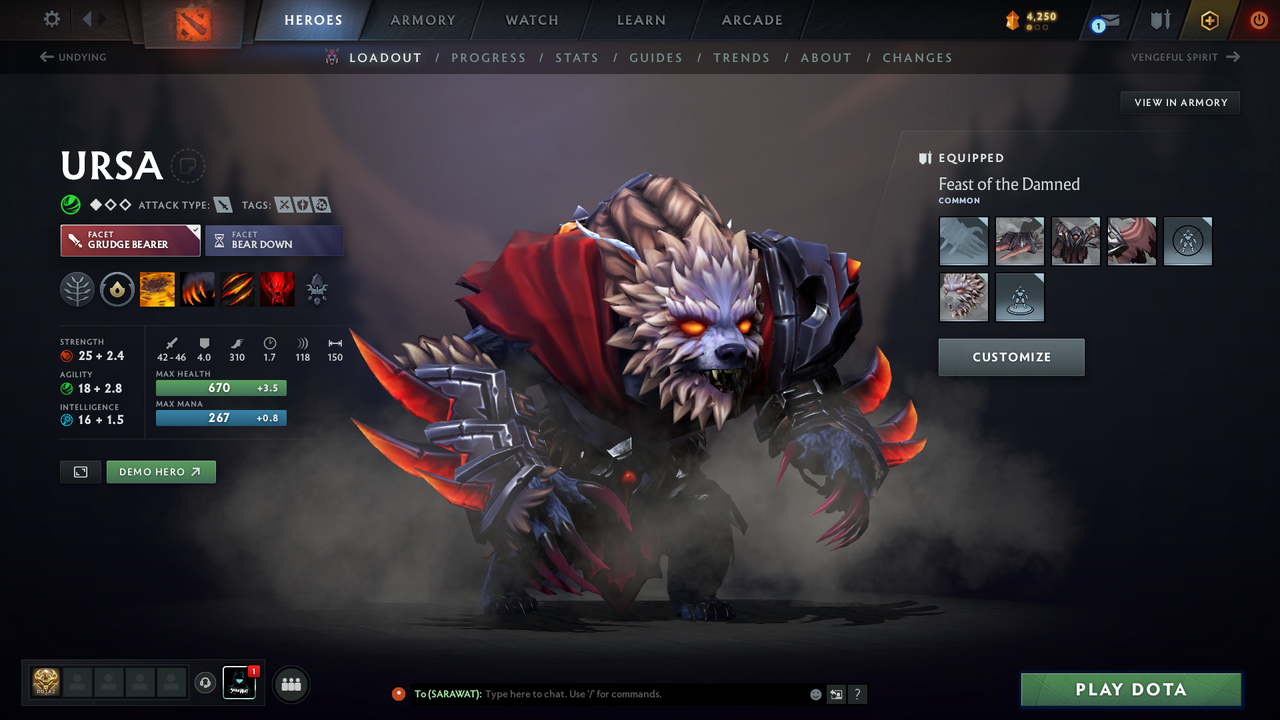Open the Dota Plus hexagon icon

[1209, 19]
